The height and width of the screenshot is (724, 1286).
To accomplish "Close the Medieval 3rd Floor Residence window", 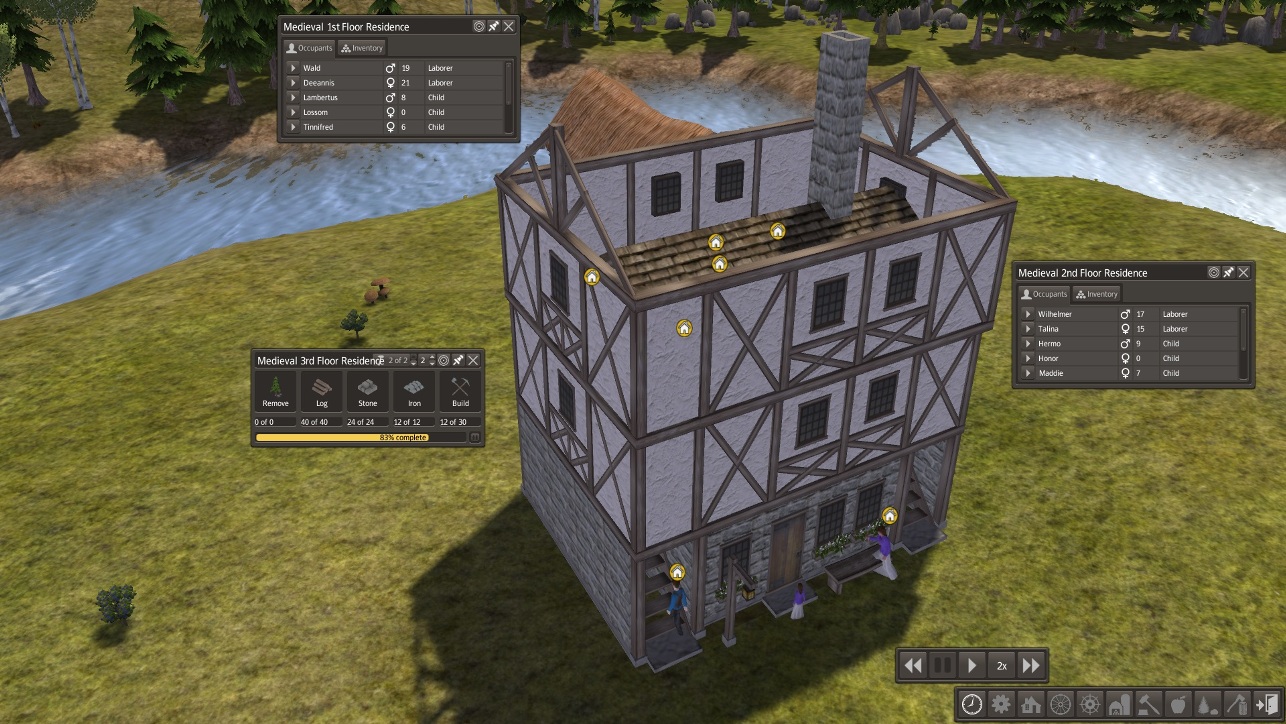I will (x=473, y=360).
